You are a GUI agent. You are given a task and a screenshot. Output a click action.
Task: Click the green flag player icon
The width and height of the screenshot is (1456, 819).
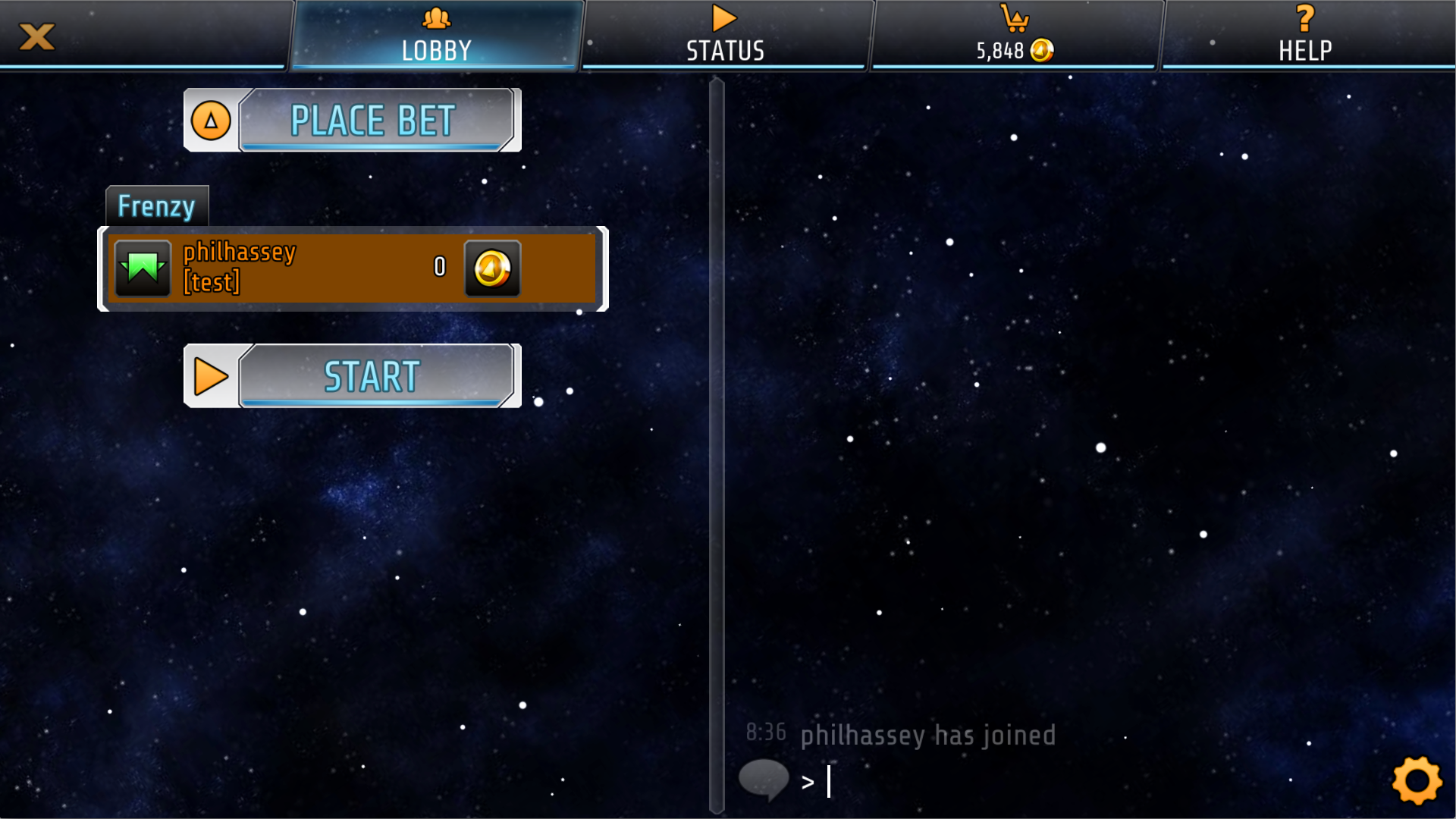pyautogui.click(x=143, y=268)
